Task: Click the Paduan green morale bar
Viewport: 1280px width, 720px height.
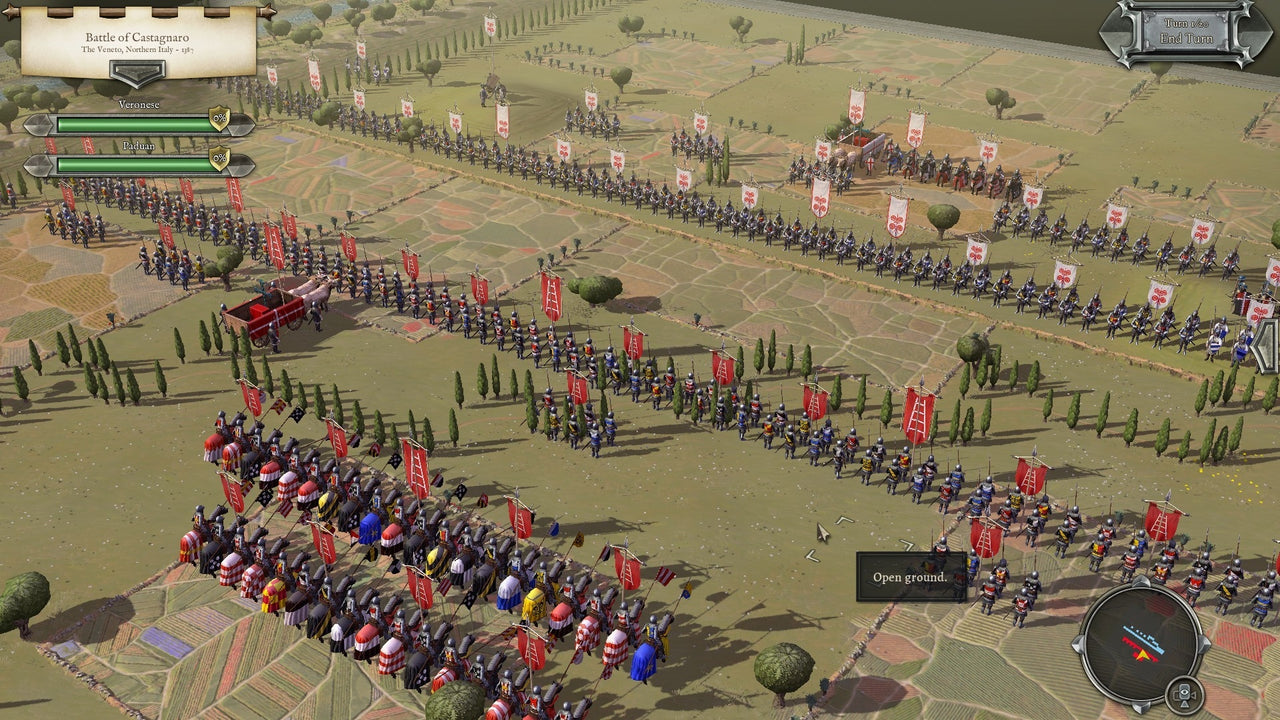Action: [131, 164]
